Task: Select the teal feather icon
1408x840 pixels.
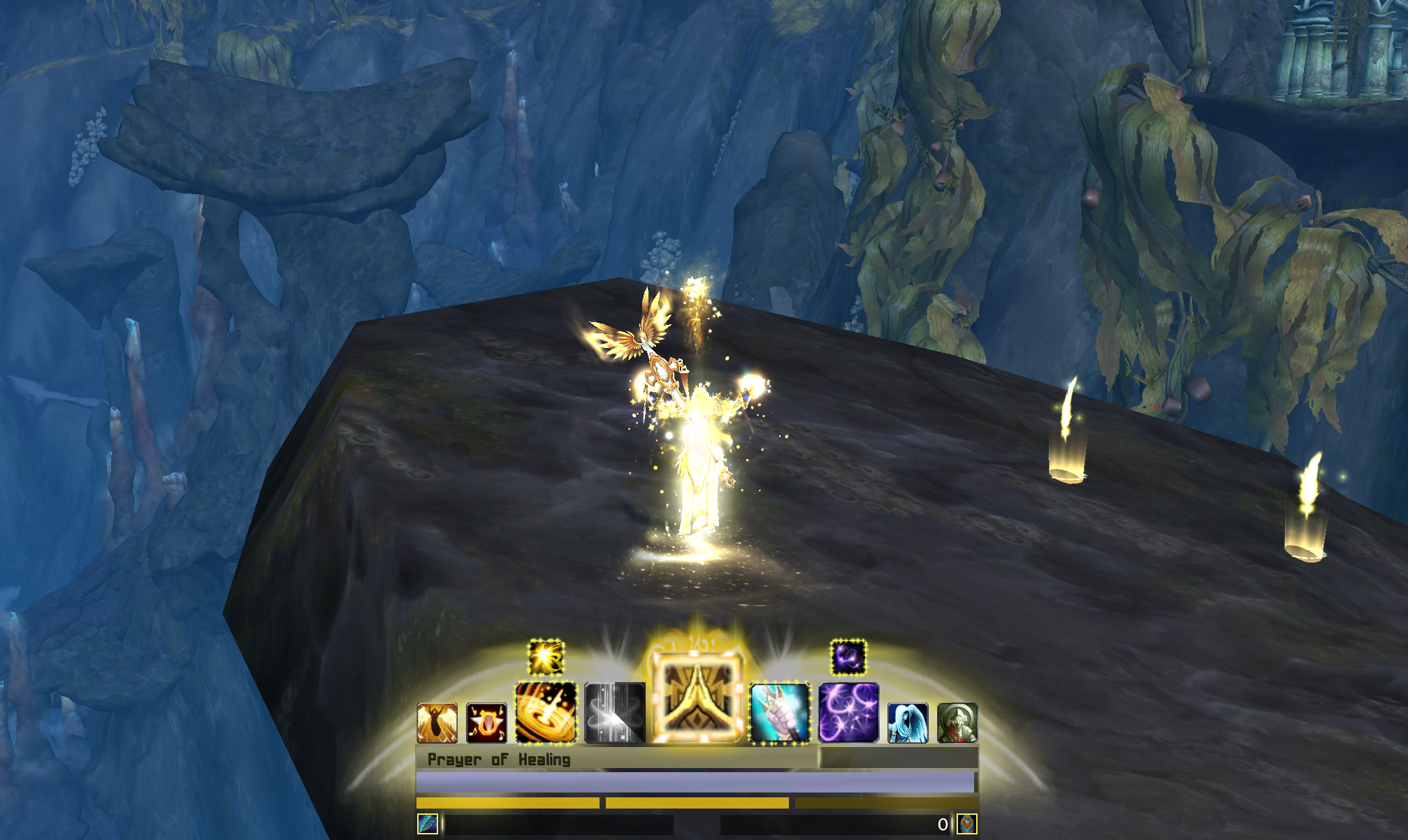Action: 427,824
